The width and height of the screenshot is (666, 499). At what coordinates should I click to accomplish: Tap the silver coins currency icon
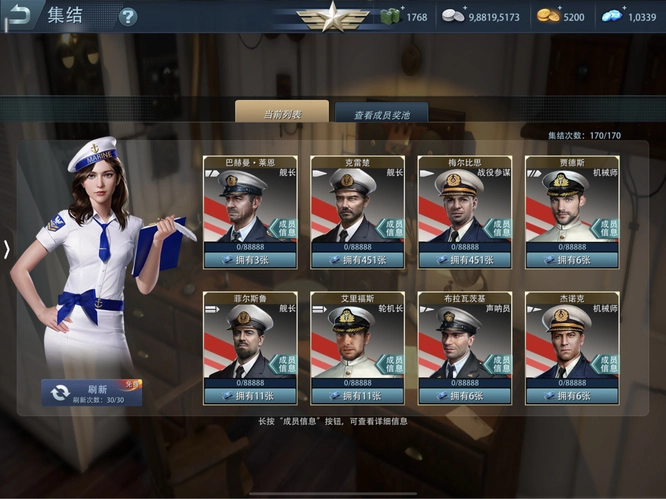pos(453,16)
